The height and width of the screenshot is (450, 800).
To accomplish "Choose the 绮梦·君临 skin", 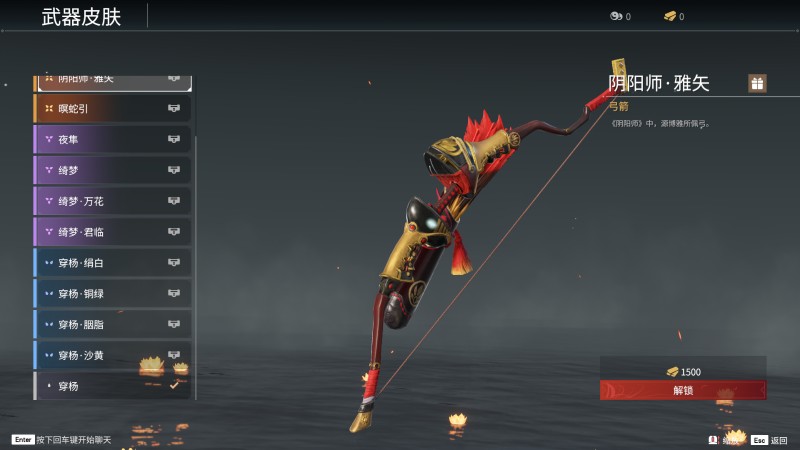I will 112,232.
